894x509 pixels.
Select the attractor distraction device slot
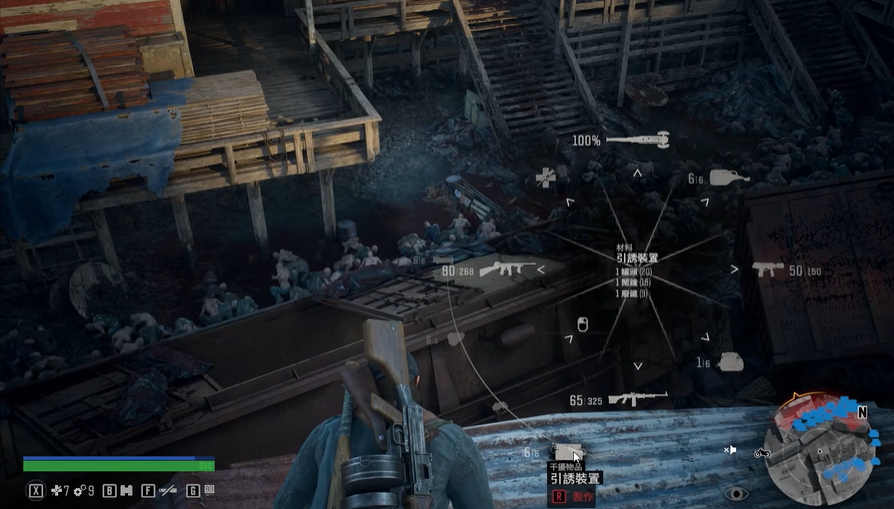tap(568, 453)
